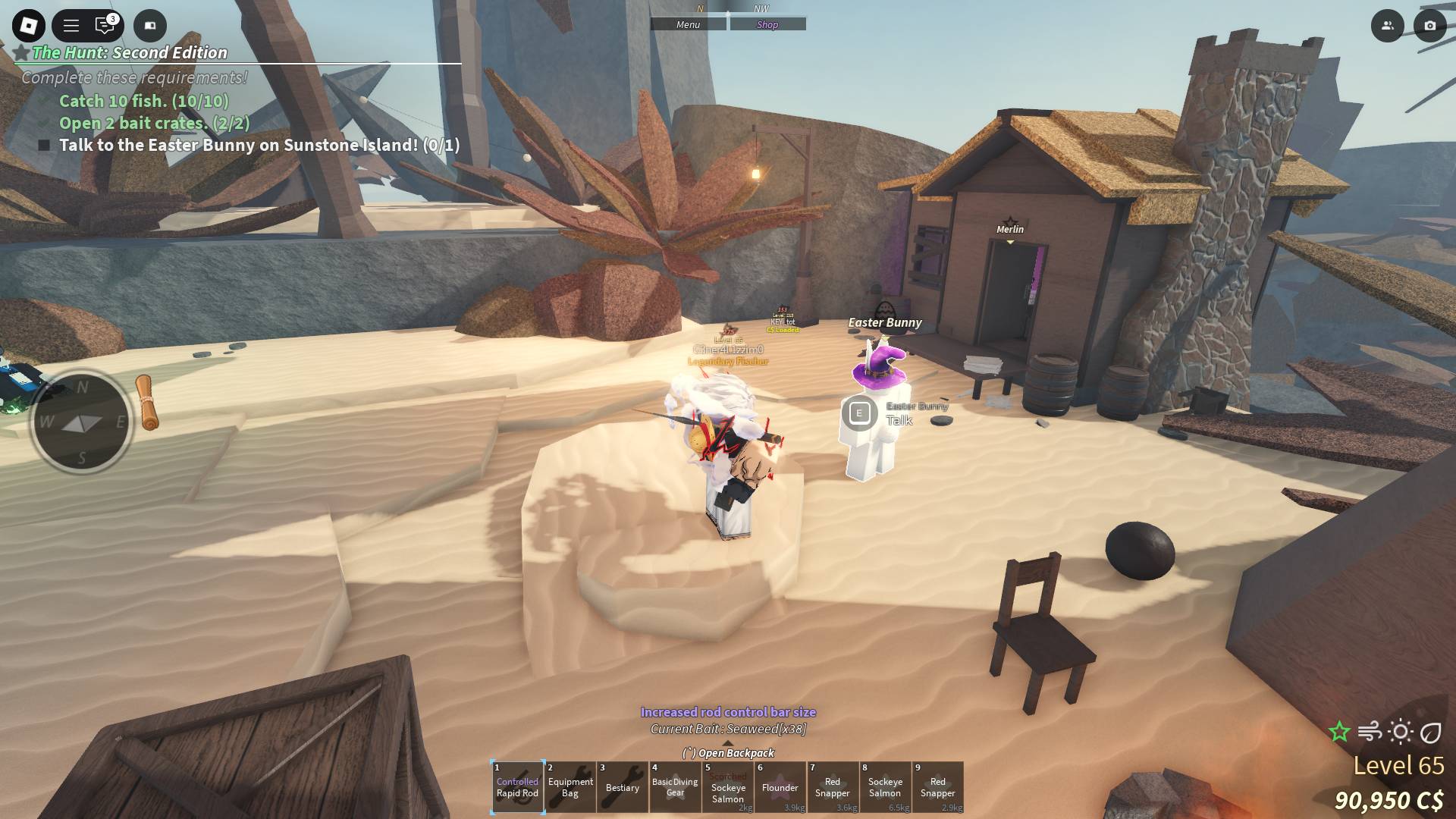Select the Controlled Rapid Rod slot
Screen dimensions: 1456x819
click(x=517, y=787)
